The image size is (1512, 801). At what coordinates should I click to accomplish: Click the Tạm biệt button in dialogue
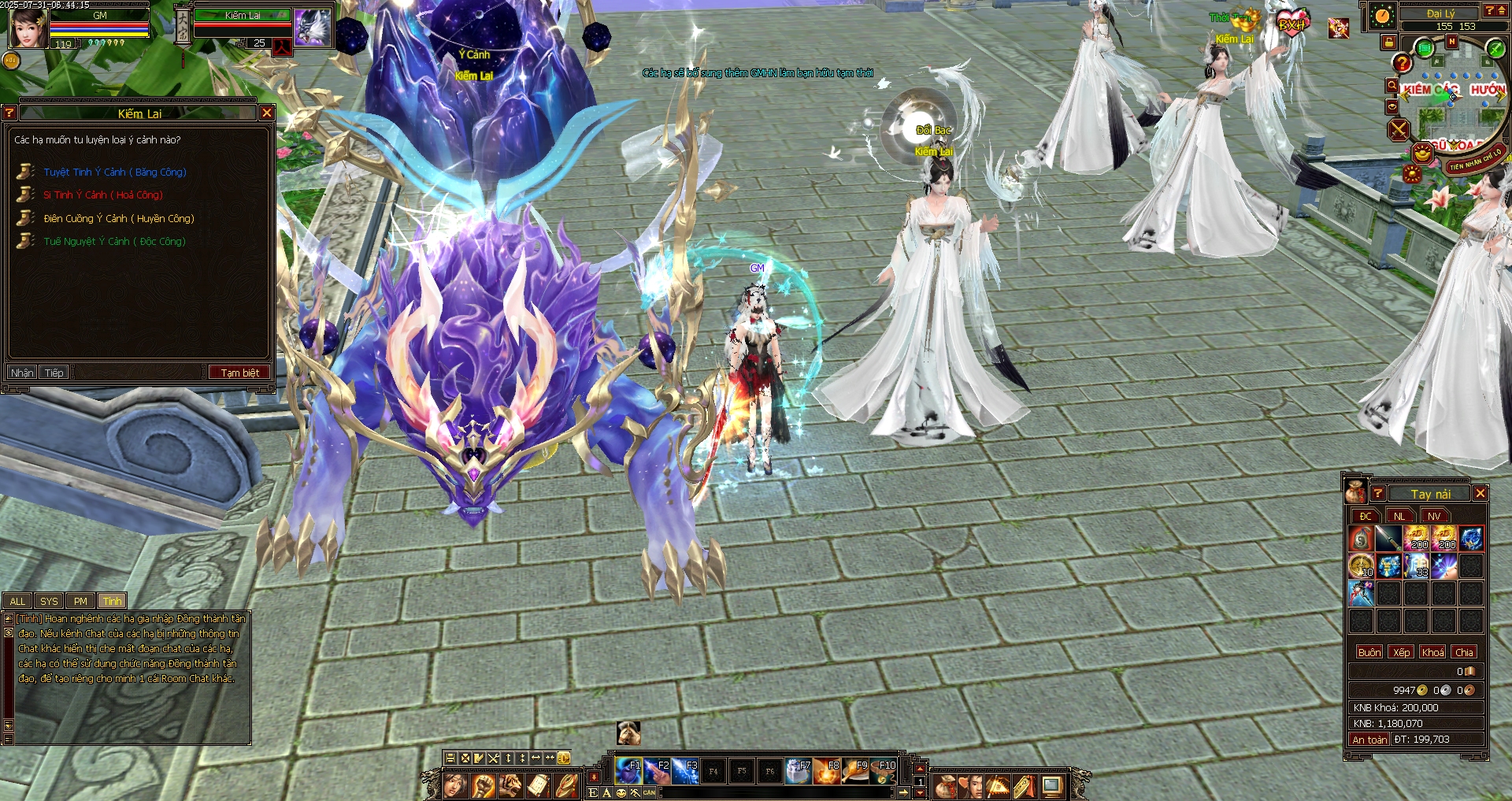click(x=239, y=373)
